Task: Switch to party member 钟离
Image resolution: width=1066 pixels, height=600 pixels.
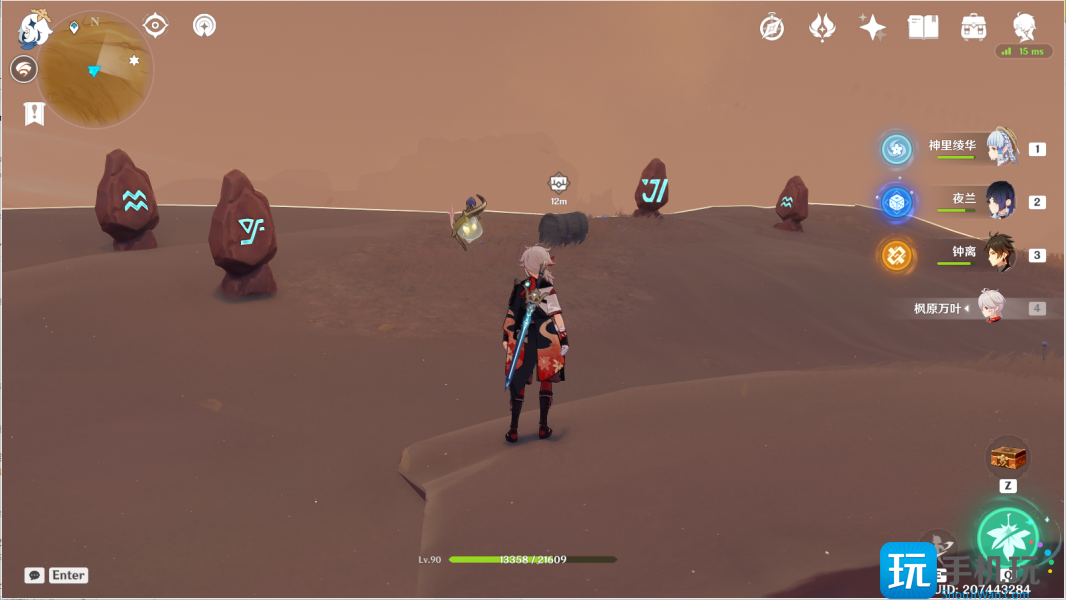Action: coord(1001,254)
